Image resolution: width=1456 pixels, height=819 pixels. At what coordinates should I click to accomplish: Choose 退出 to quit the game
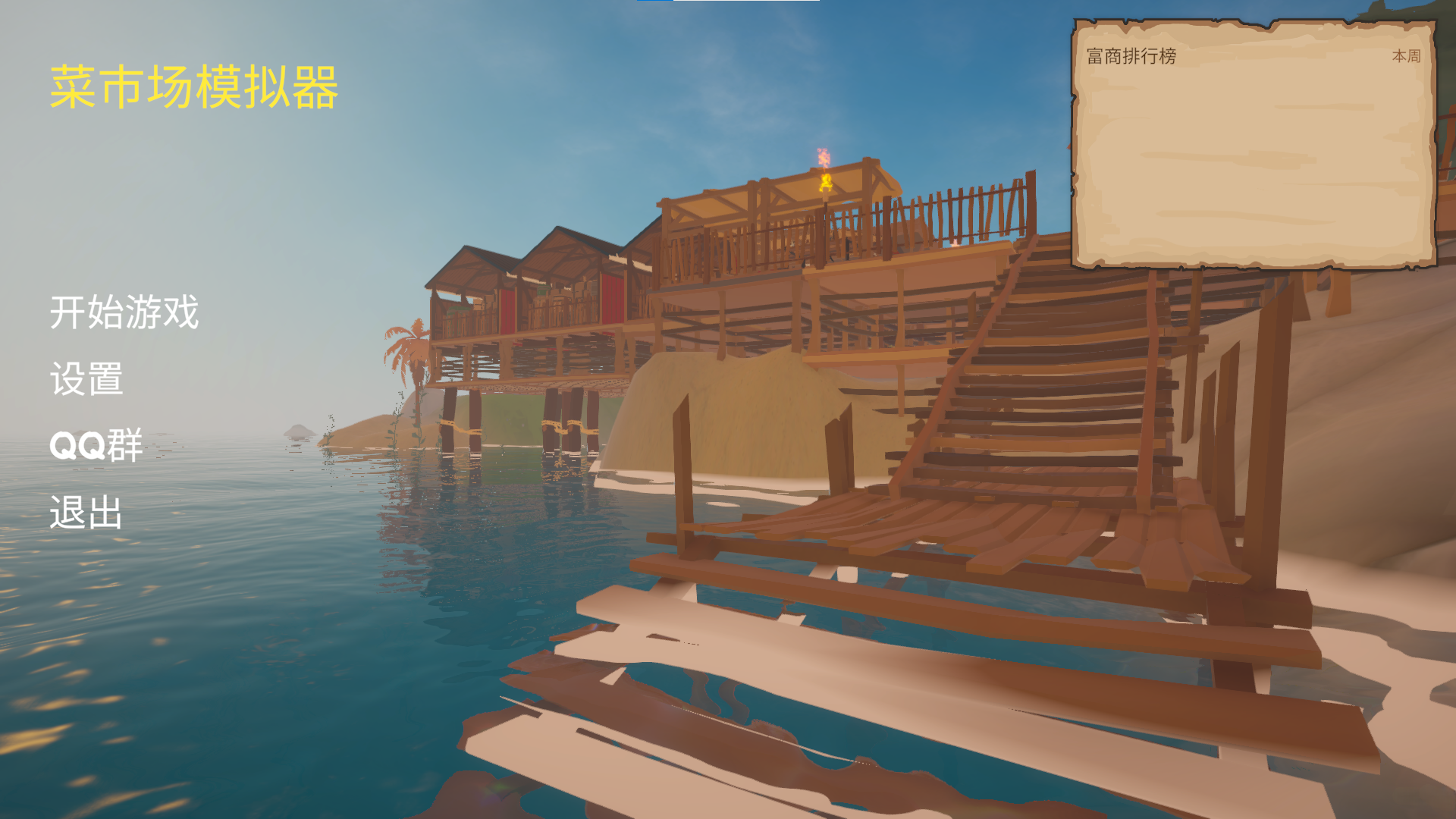pos(86,513)
